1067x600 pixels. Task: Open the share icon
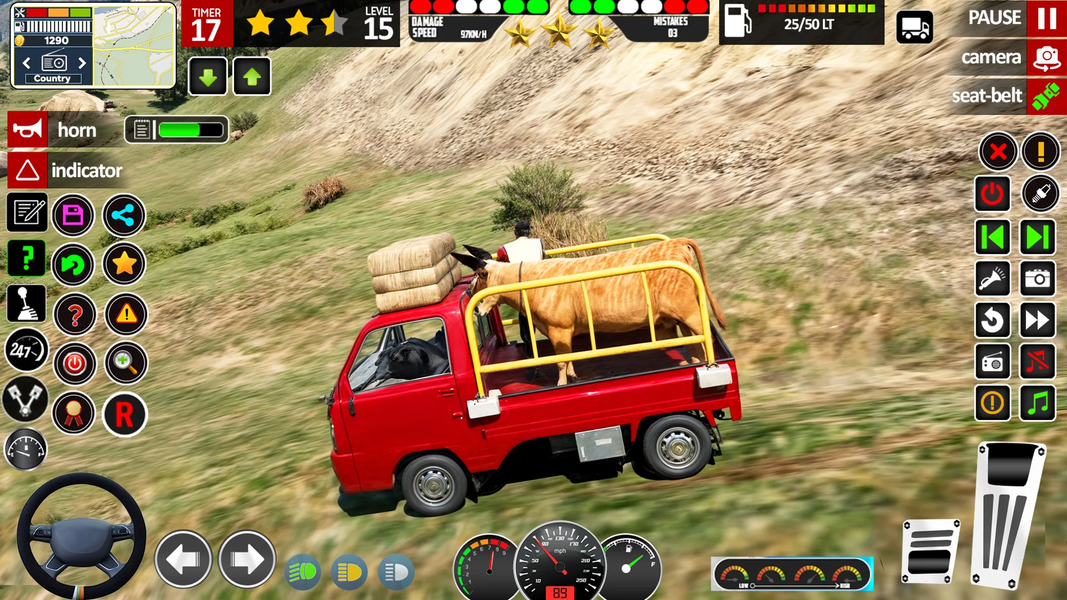tap(124, 214)
